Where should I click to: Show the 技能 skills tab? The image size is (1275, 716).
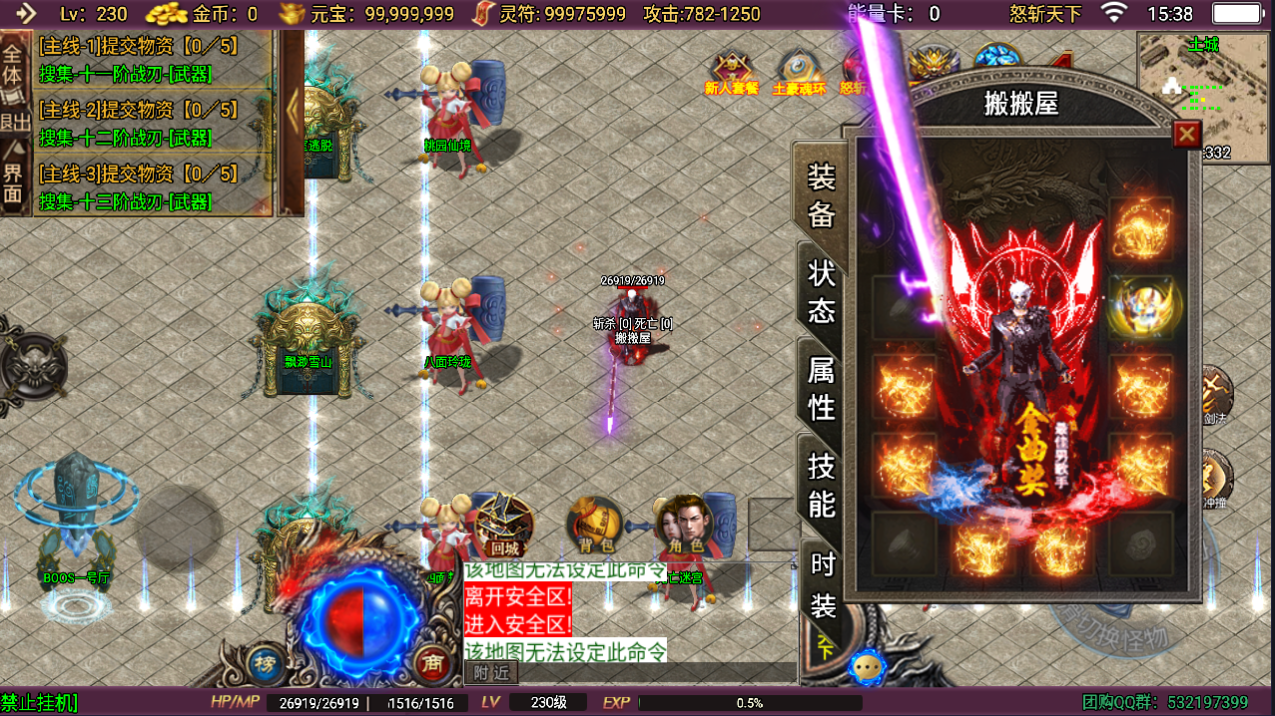tap(821, 484)
